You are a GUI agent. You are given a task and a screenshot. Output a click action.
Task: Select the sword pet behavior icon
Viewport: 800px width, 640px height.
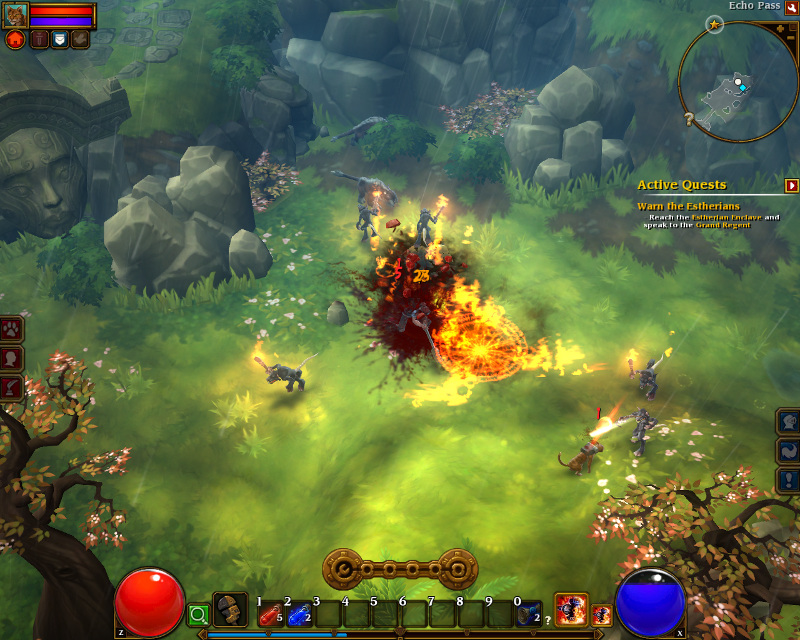click(38, 40)
